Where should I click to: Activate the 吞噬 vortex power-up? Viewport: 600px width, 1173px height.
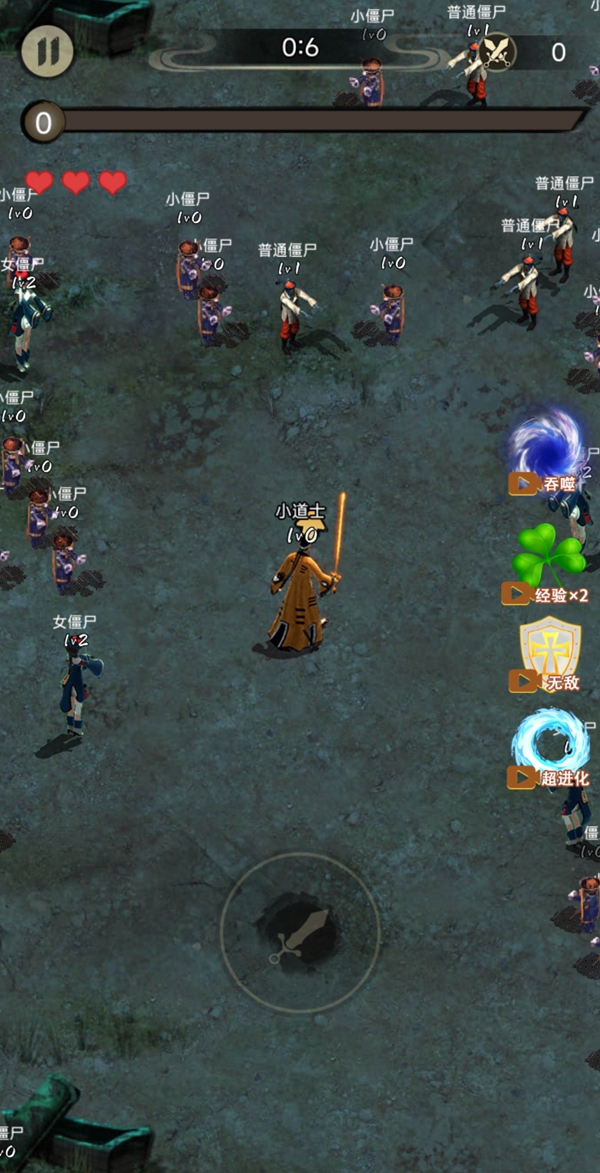pos(547,448)
